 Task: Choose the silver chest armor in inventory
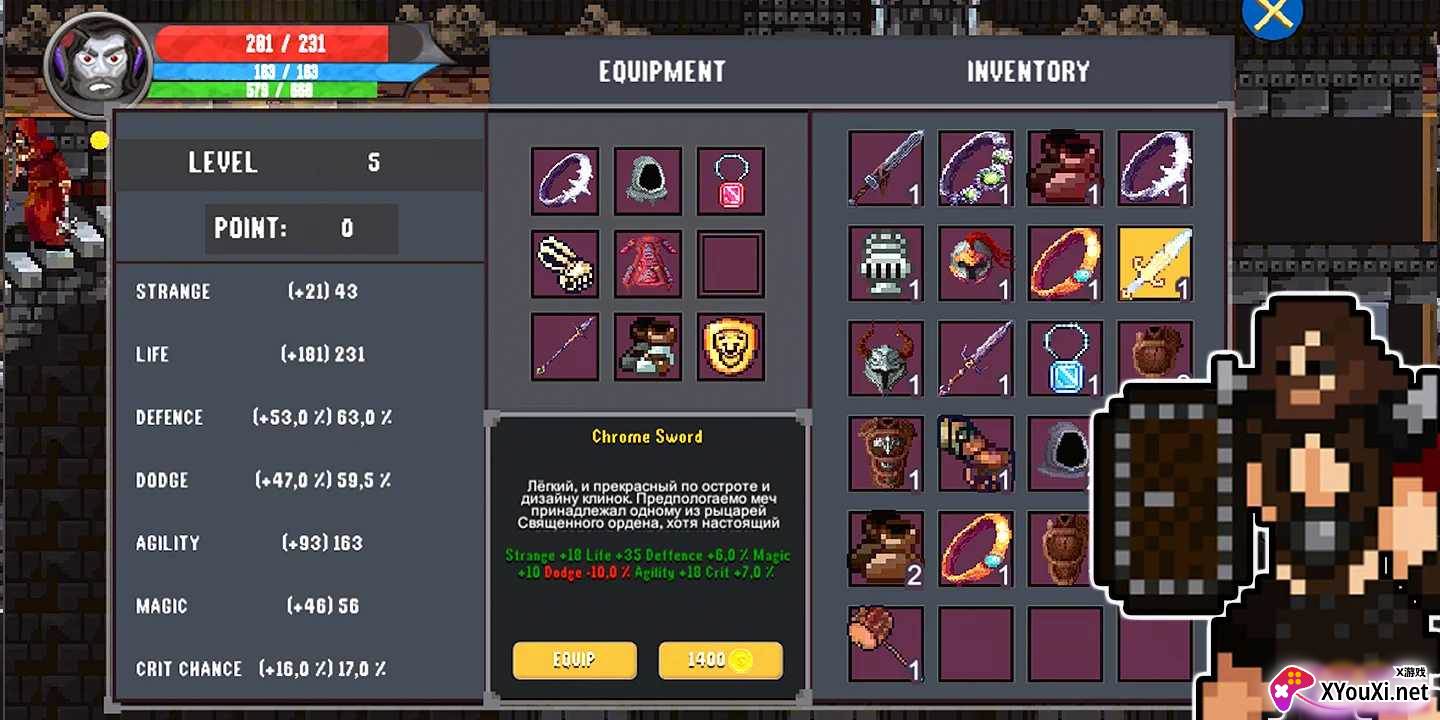(885, 263)
